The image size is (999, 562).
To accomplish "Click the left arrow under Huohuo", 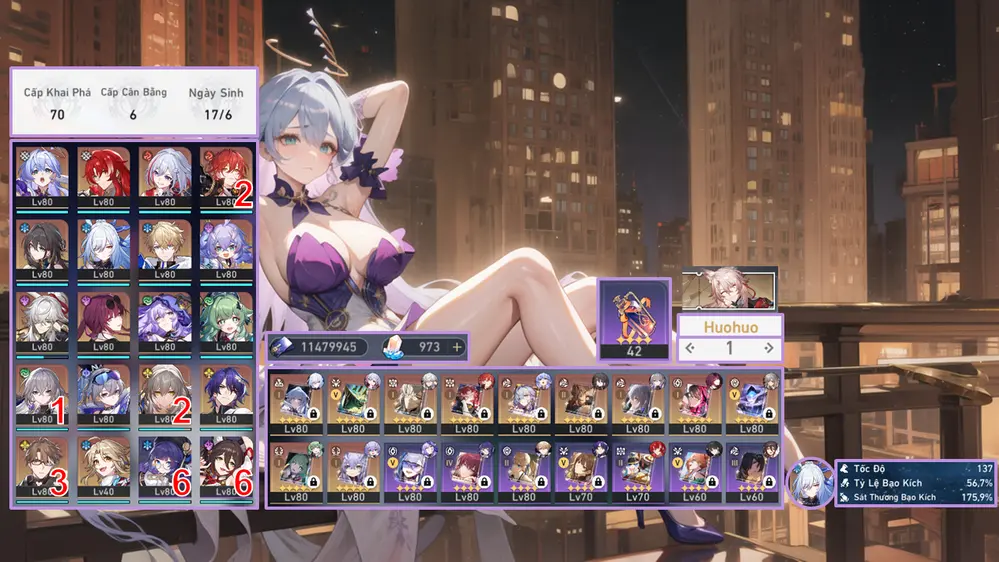I will point(690,348).
